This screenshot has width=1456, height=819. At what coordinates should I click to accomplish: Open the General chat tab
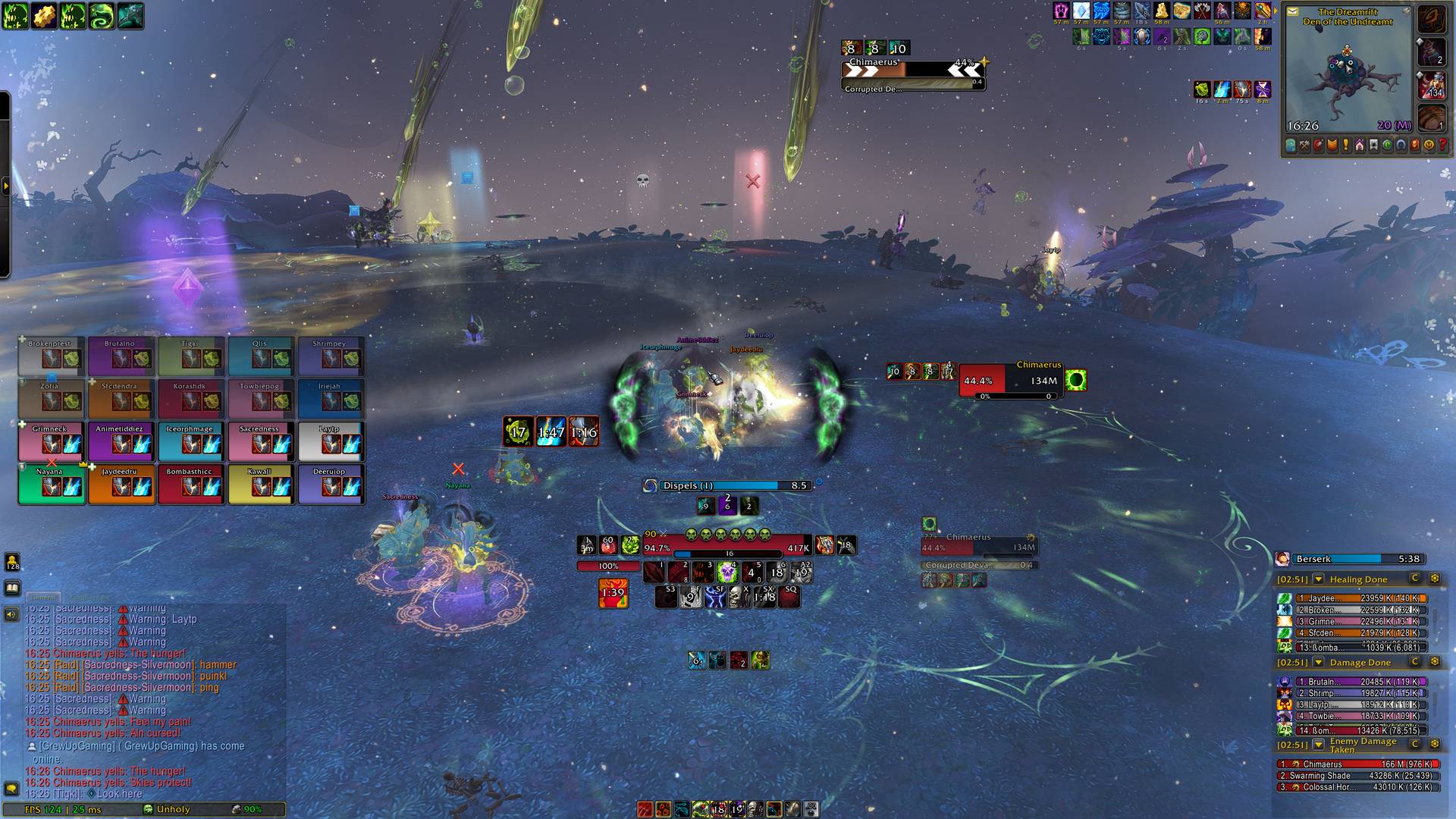(44, 598)
